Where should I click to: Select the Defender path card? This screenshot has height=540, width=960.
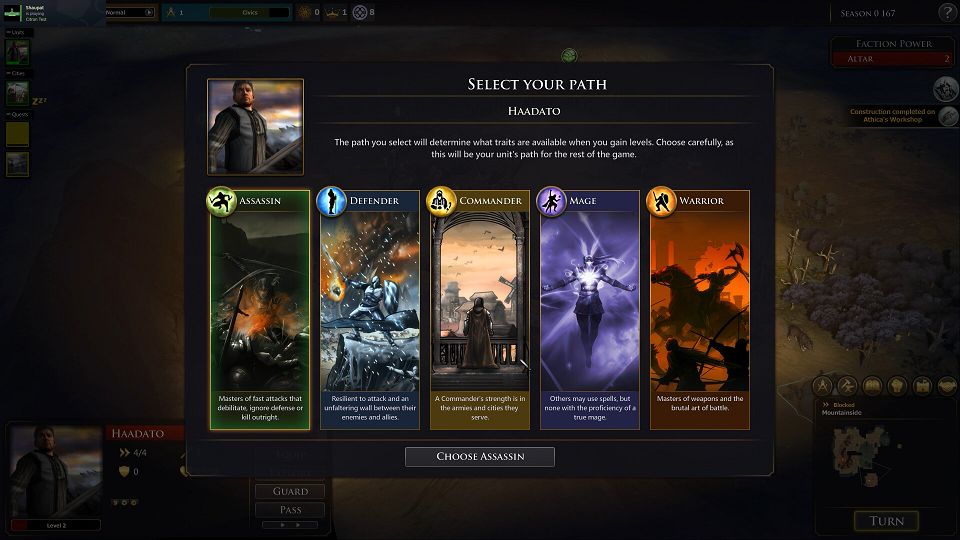pyautogui.click(x=369, y=310)
